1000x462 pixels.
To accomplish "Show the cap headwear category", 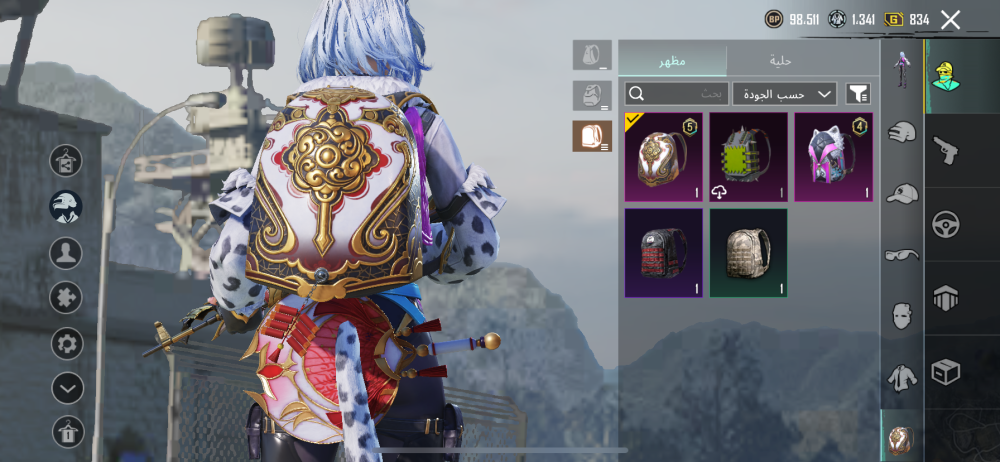I will [x=902, y=193].
